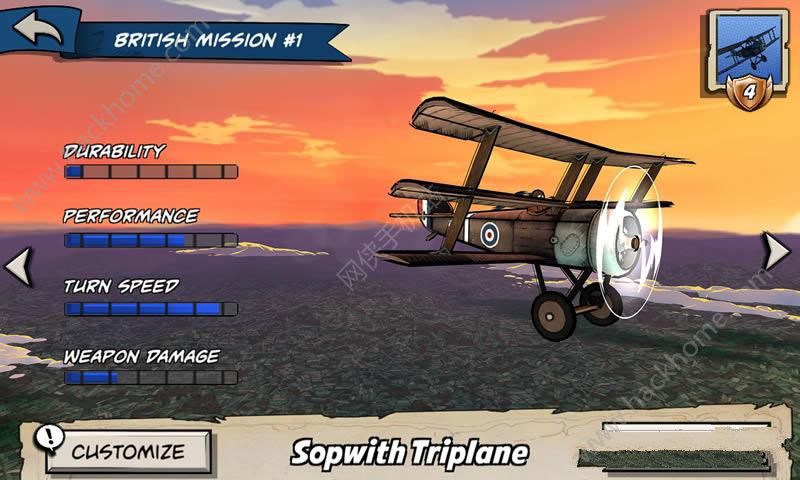Screen dimensions: 800x480
Task: Open the Customize menu
Action: click(129, 451)
